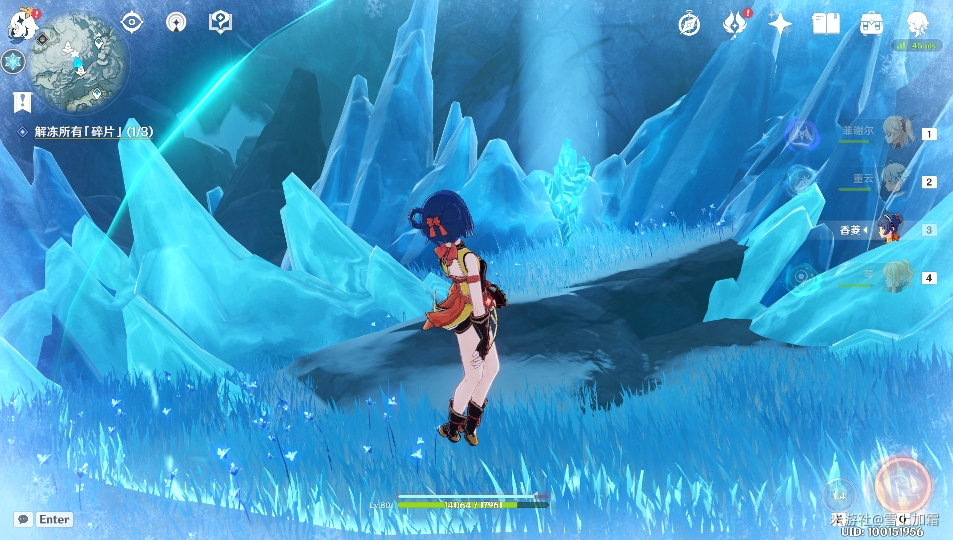Image resolution: width=953 pixels, height=540 pixels.
Task: Switch to party member 琴
Action: 895,277
